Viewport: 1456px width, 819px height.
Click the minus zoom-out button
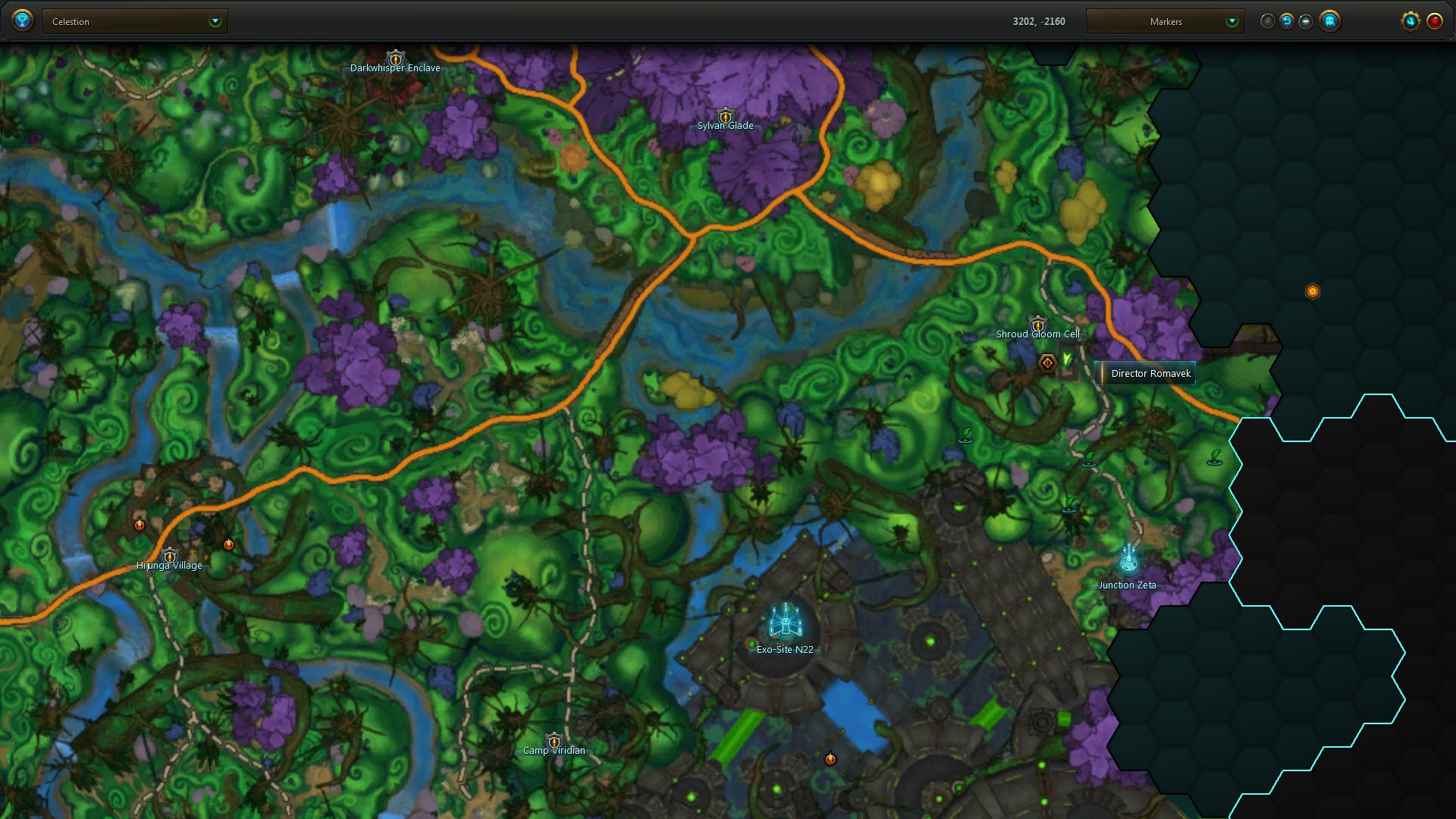coord(1306,21)
